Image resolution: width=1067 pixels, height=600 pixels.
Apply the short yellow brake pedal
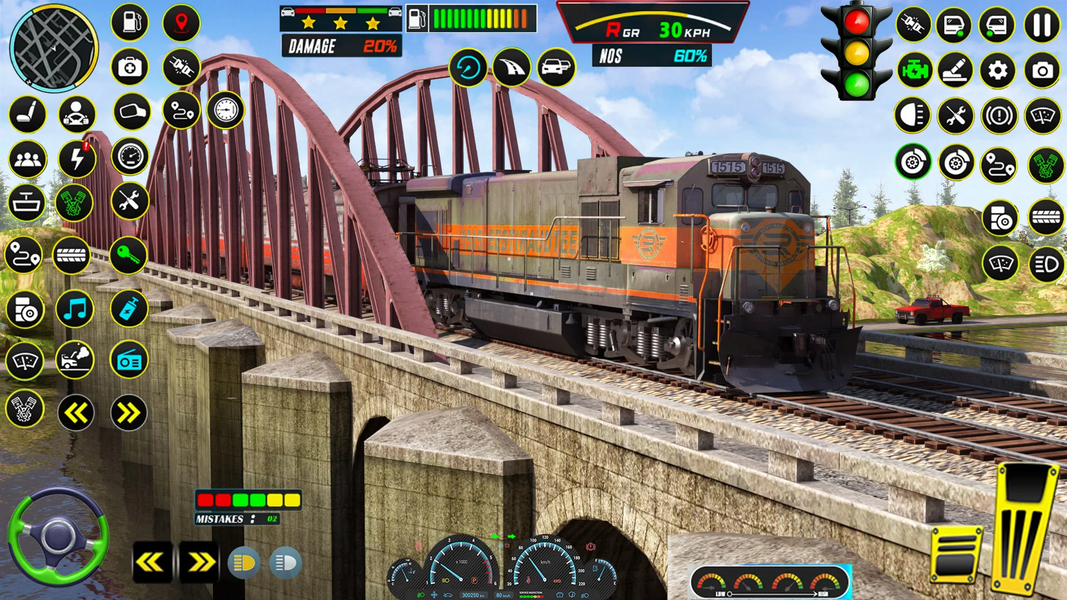tap(956, 553)
